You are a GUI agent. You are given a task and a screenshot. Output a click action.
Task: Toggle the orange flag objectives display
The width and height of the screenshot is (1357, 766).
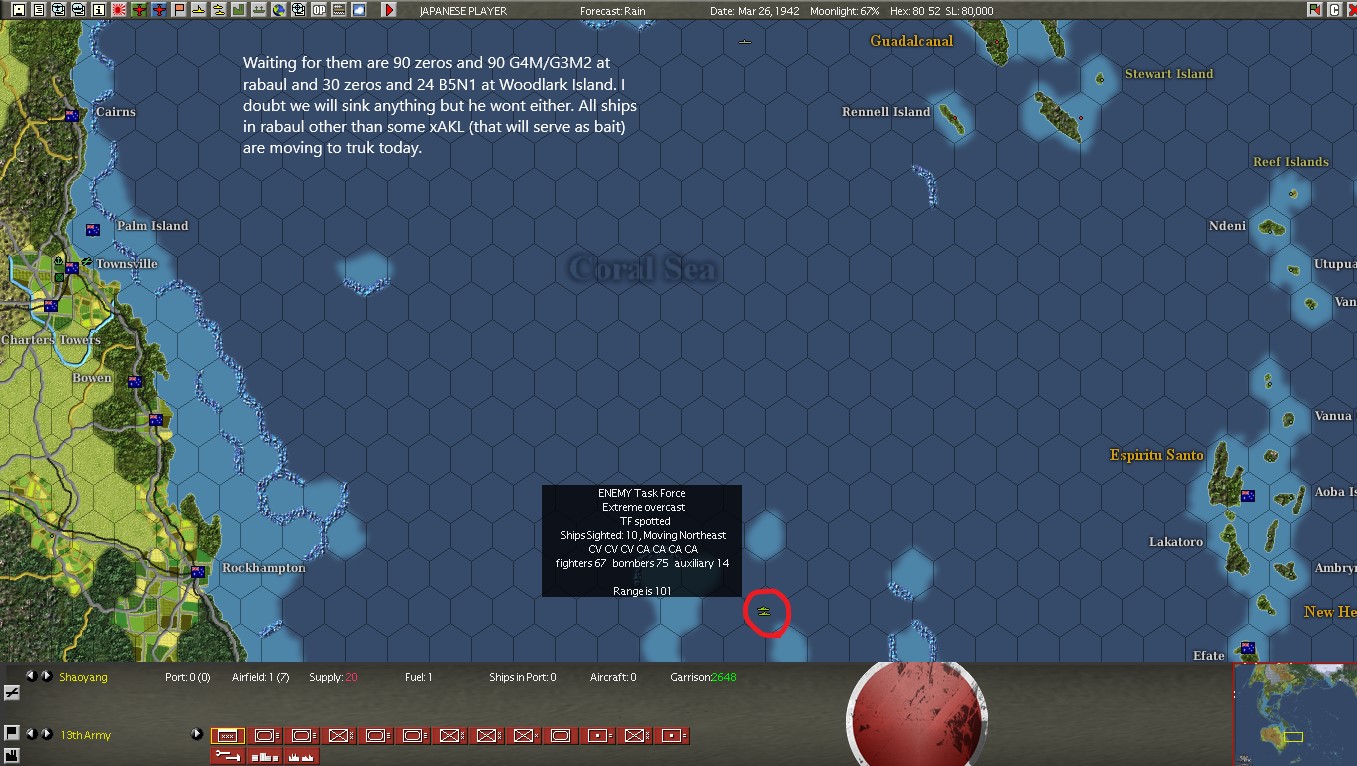click(x=180, y=10)
